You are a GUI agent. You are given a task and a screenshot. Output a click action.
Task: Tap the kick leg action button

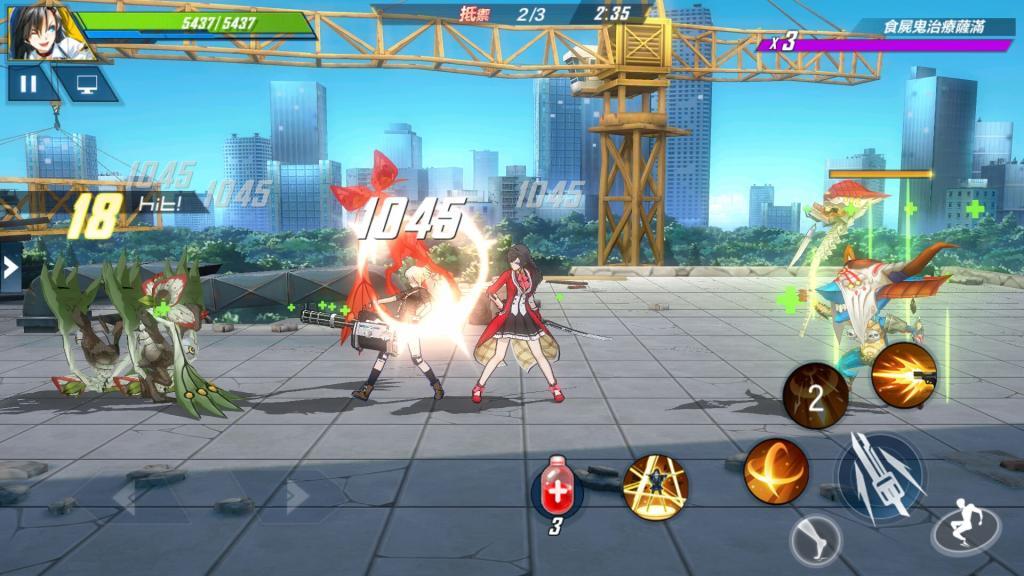[815, 542]
